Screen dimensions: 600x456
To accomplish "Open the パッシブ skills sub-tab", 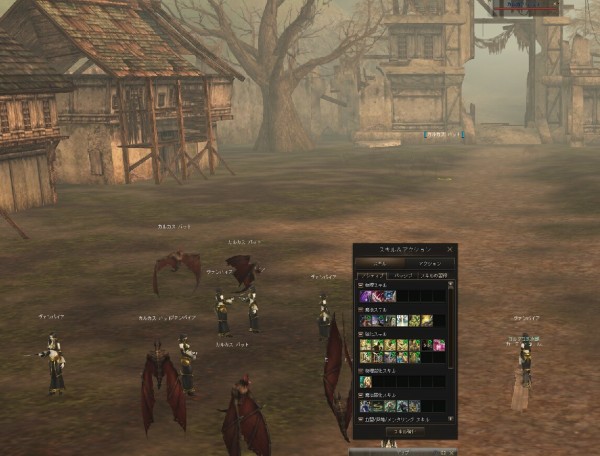I will click(x=402, y=274).
